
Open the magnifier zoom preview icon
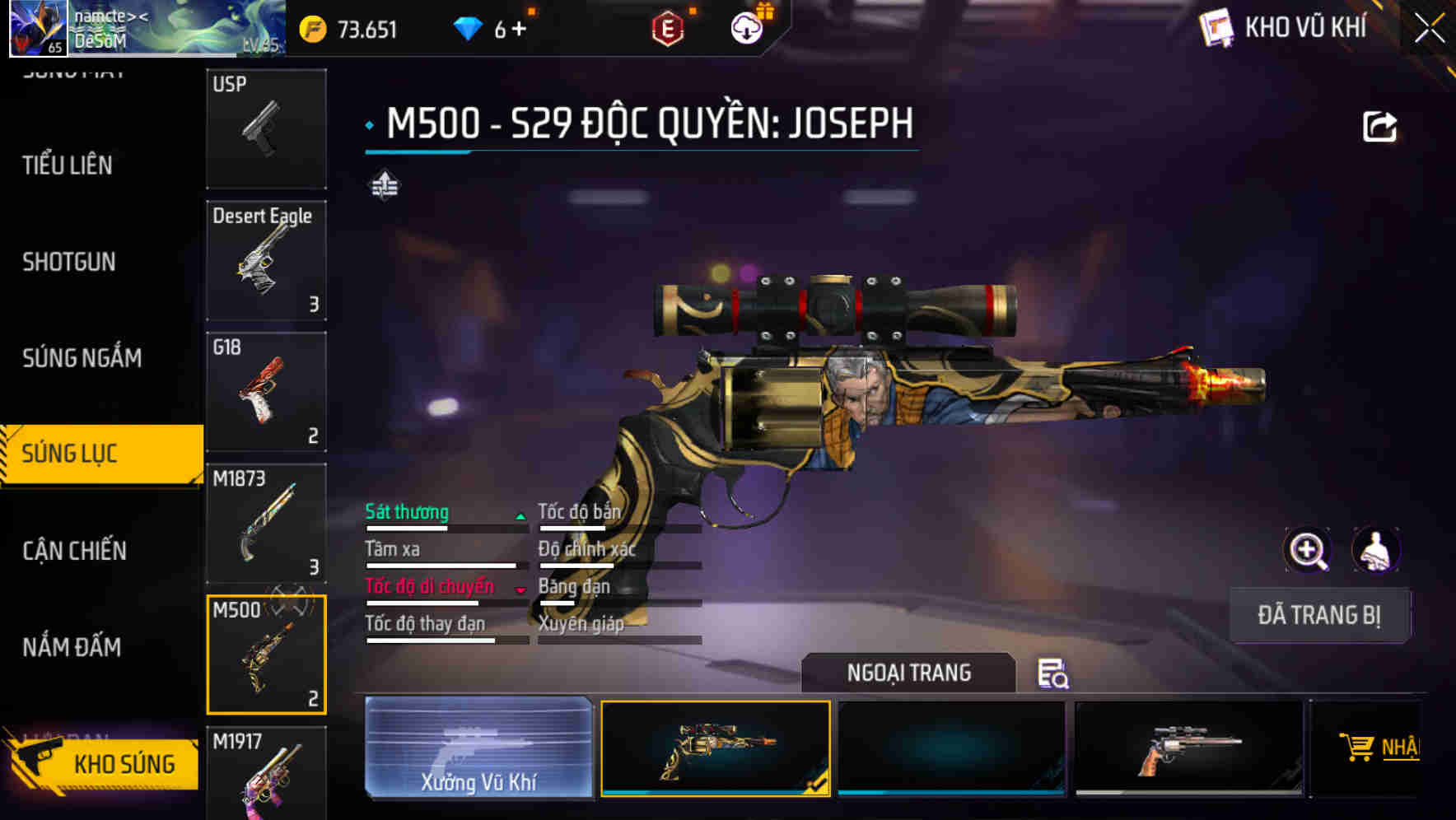[1305, 550]
